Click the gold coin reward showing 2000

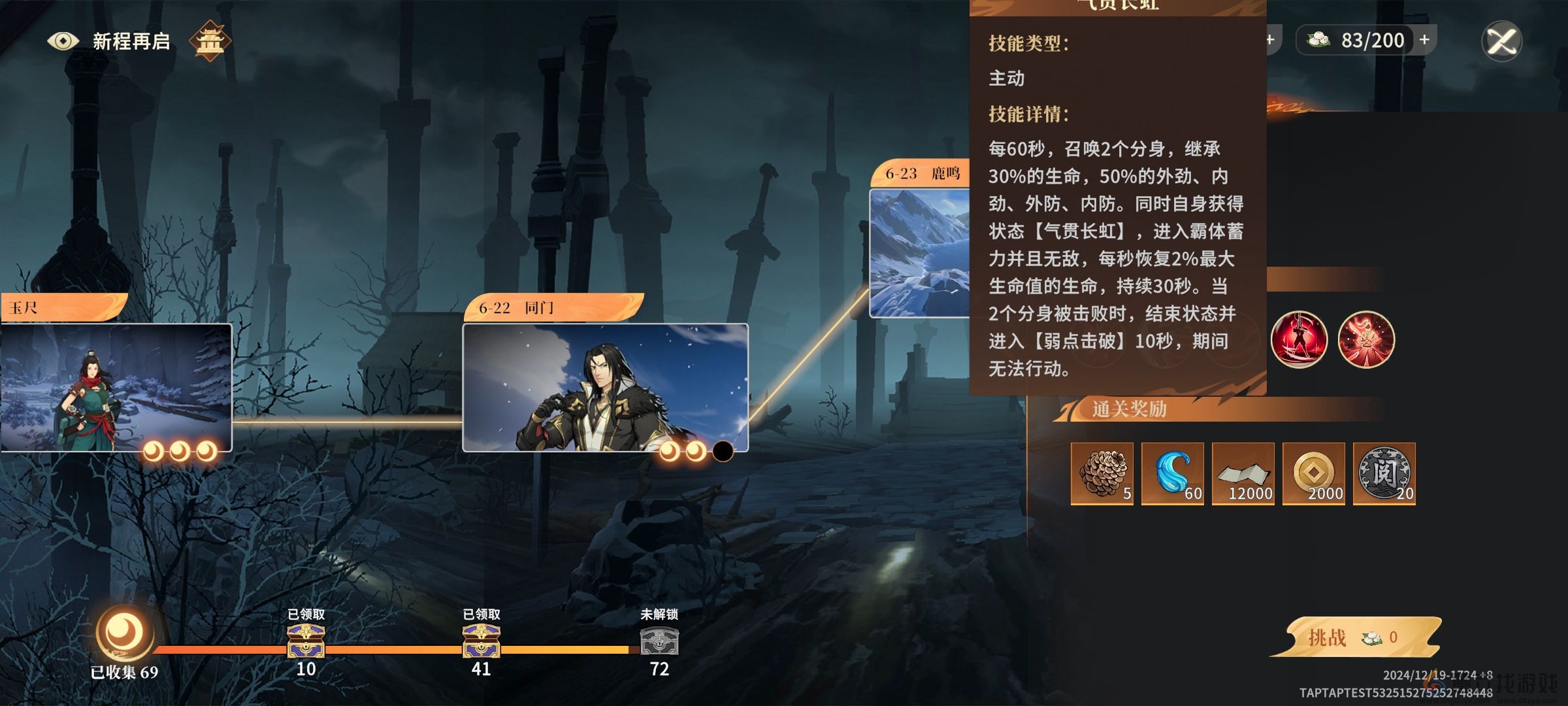coord(1314,475)
